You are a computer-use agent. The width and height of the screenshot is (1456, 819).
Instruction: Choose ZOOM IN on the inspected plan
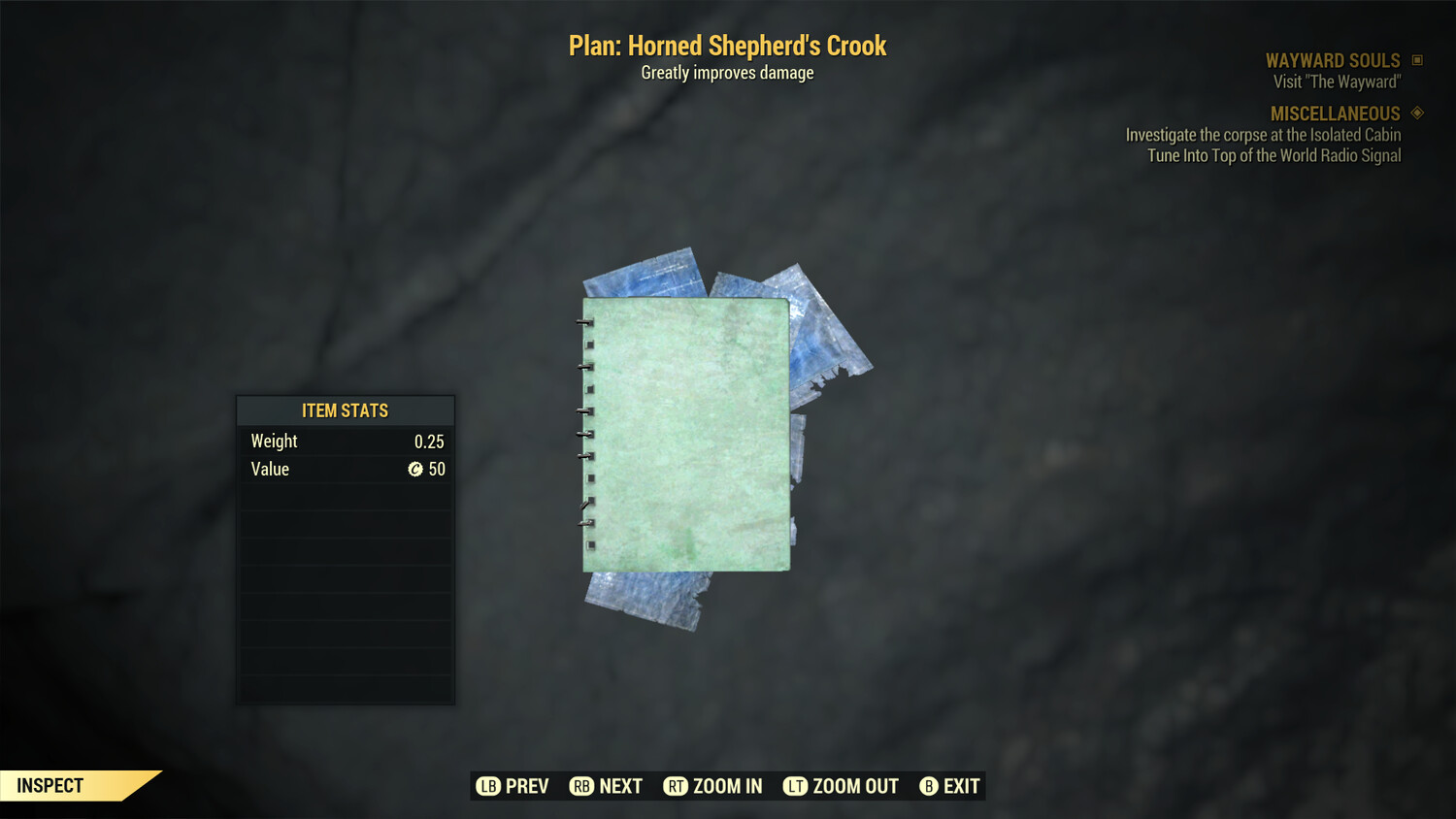[x=712, y=786]
